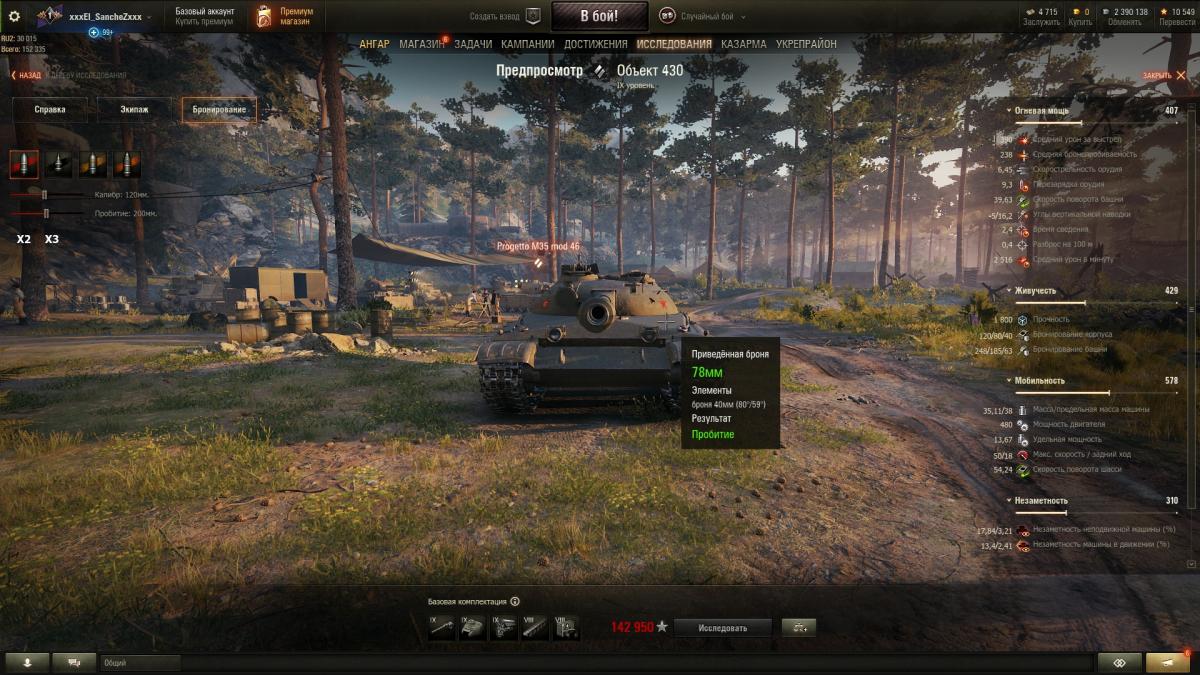Close the preview with Закрыть
Viewport: 1200px width, 675px height.
[1158, 76]
